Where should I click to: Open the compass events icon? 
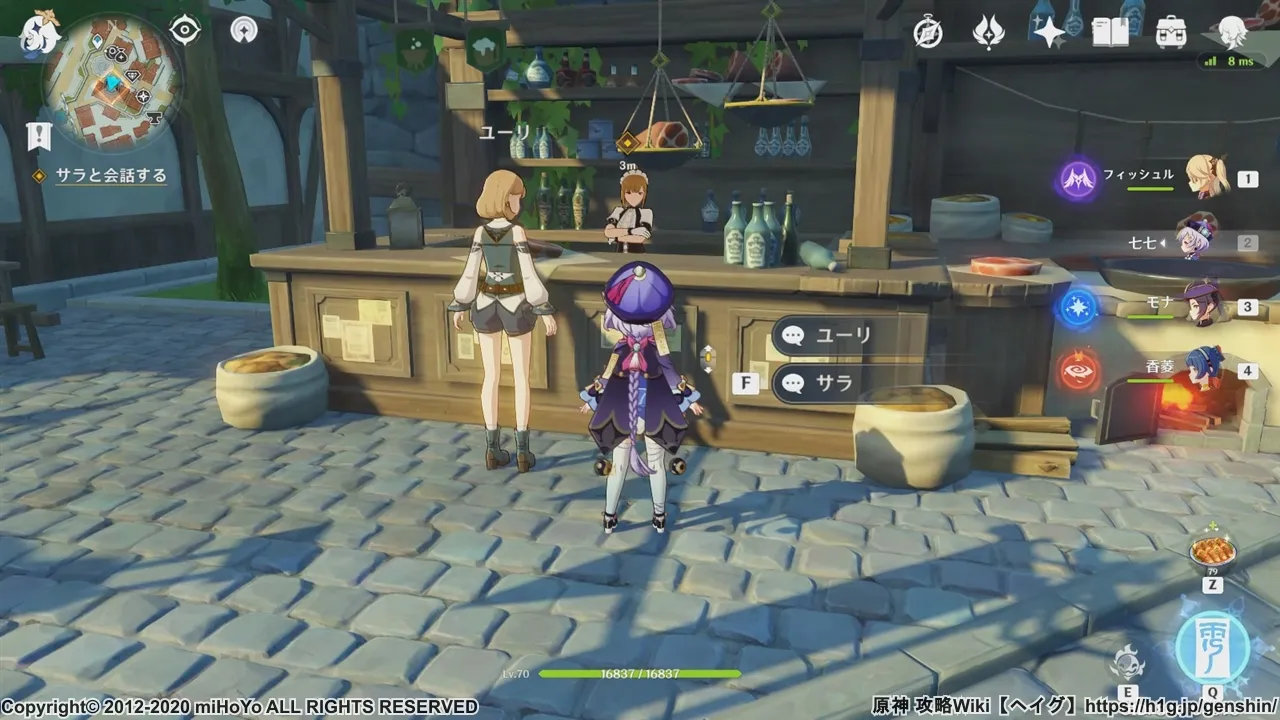coord(928,33)
